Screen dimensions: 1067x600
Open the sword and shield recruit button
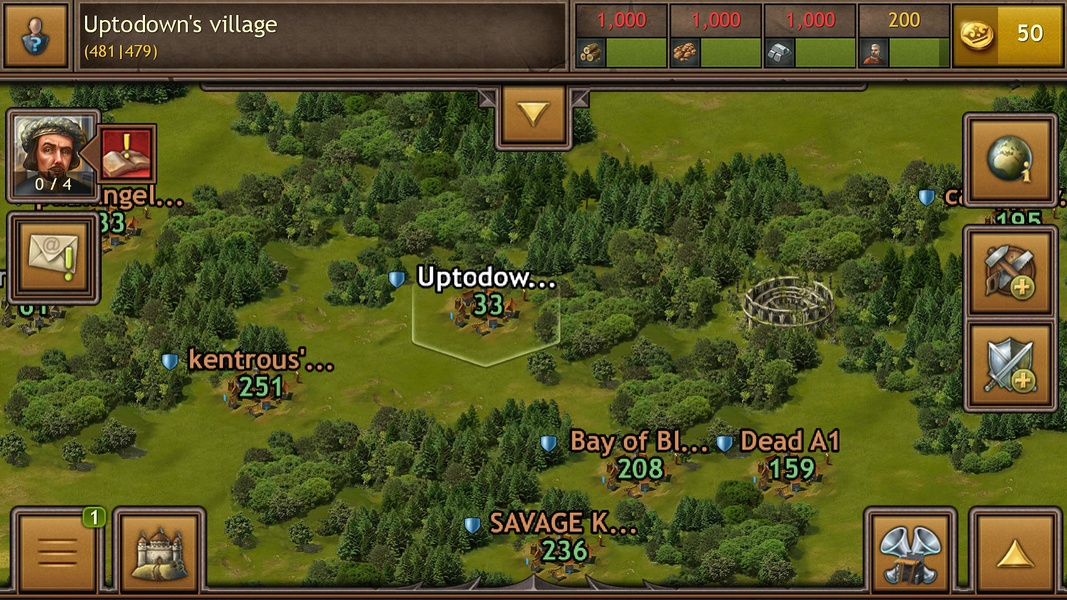1010,366
